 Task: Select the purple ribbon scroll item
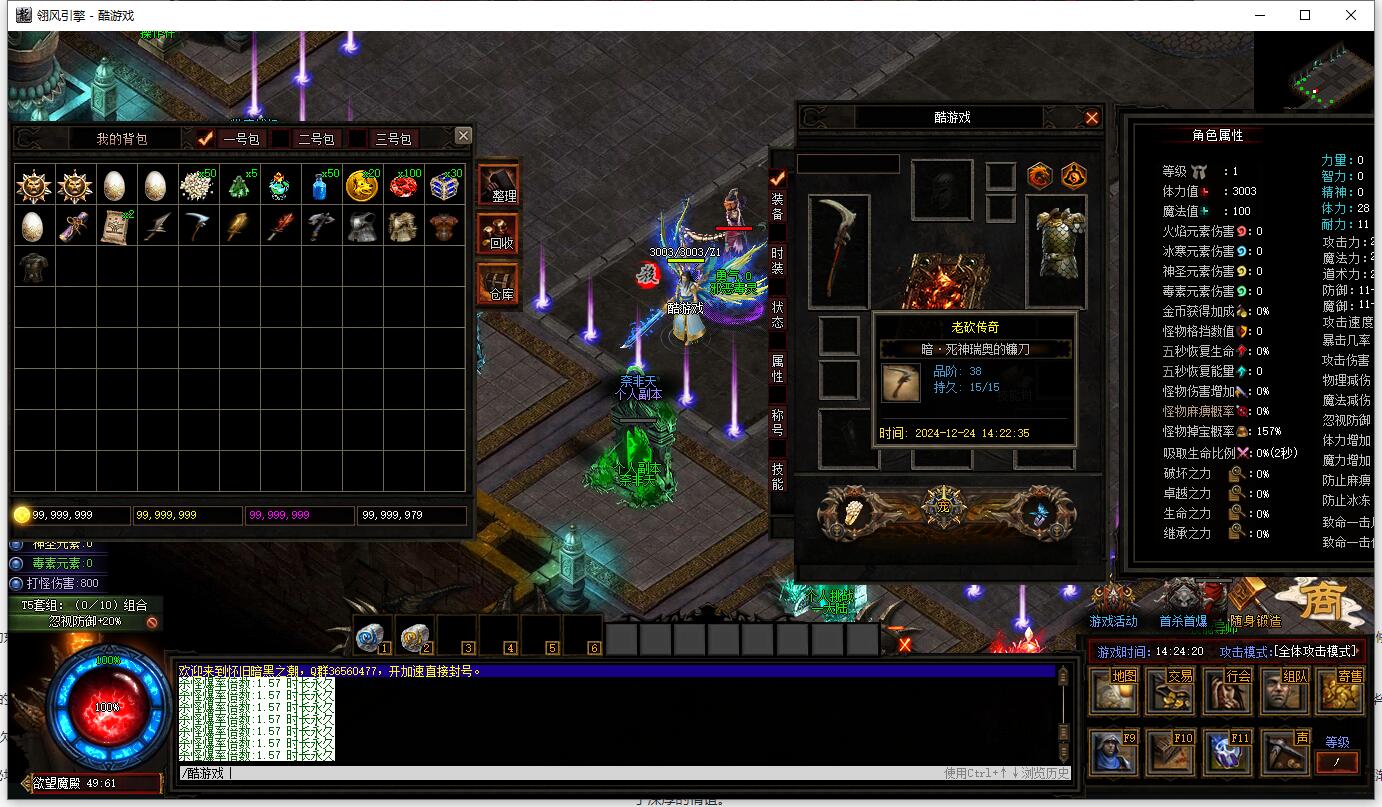[74, 227]
